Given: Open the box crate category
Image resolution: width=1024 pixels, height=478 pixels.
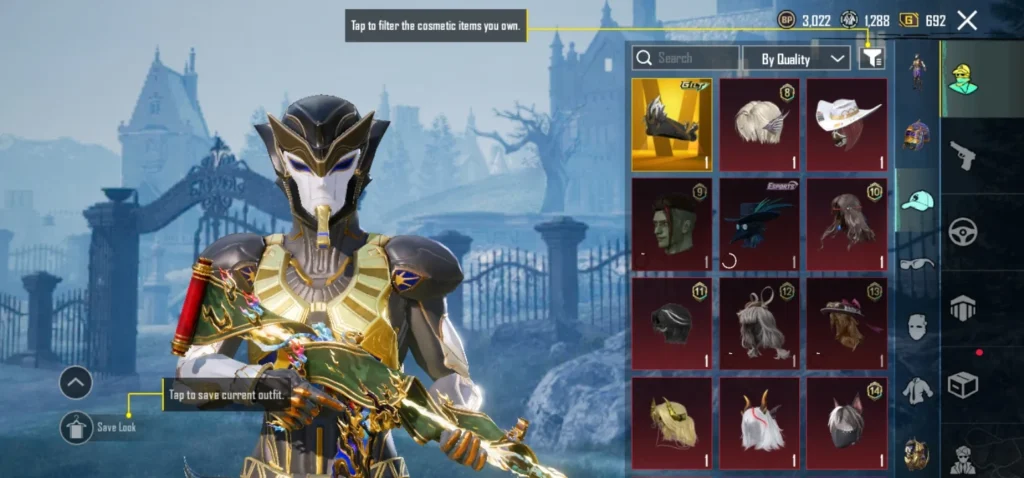Looking at the screenshot, I should click(x=963, y=385).
